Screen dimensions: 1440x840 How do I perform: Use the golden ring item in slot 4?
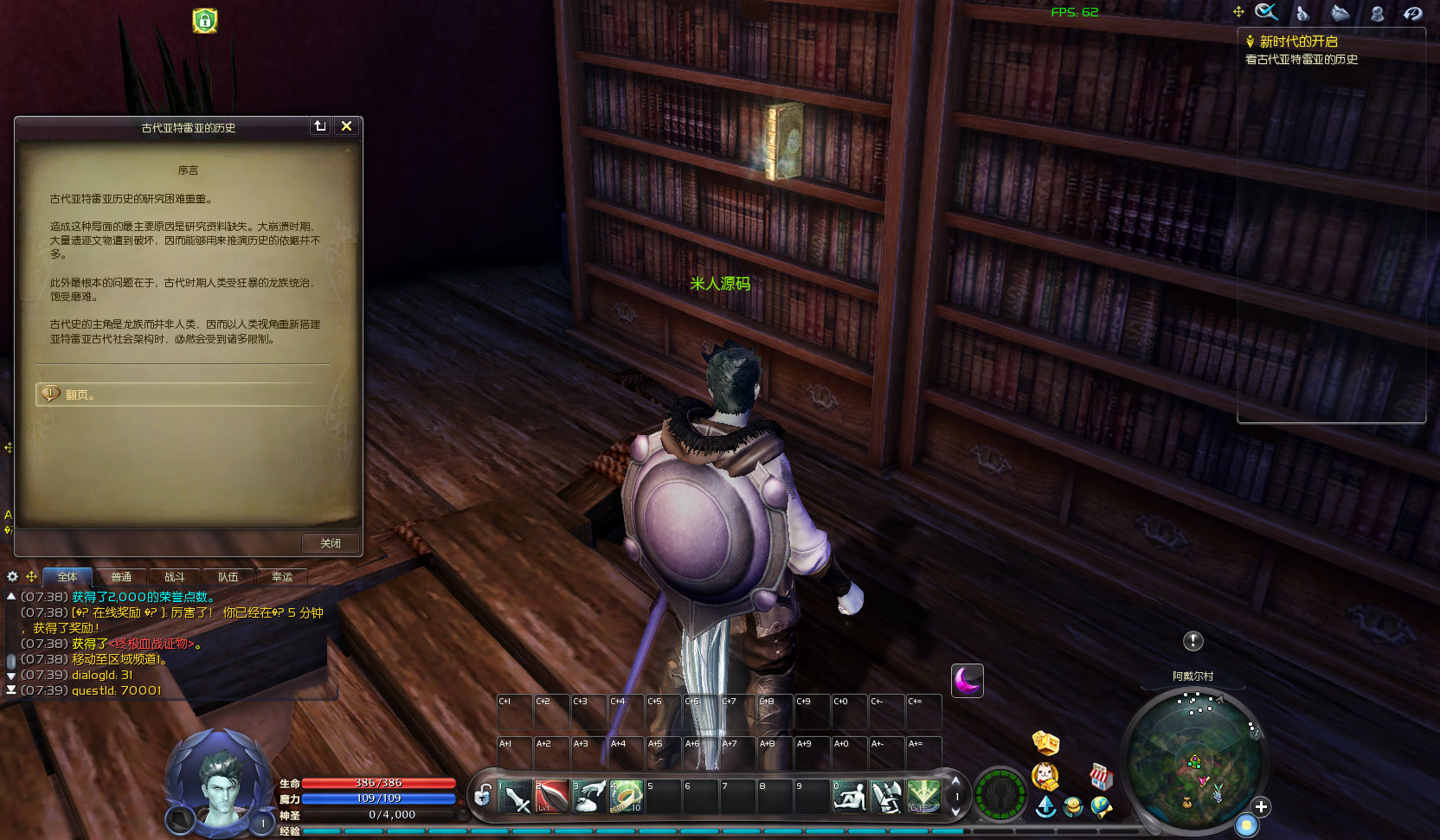pos(626,797)
